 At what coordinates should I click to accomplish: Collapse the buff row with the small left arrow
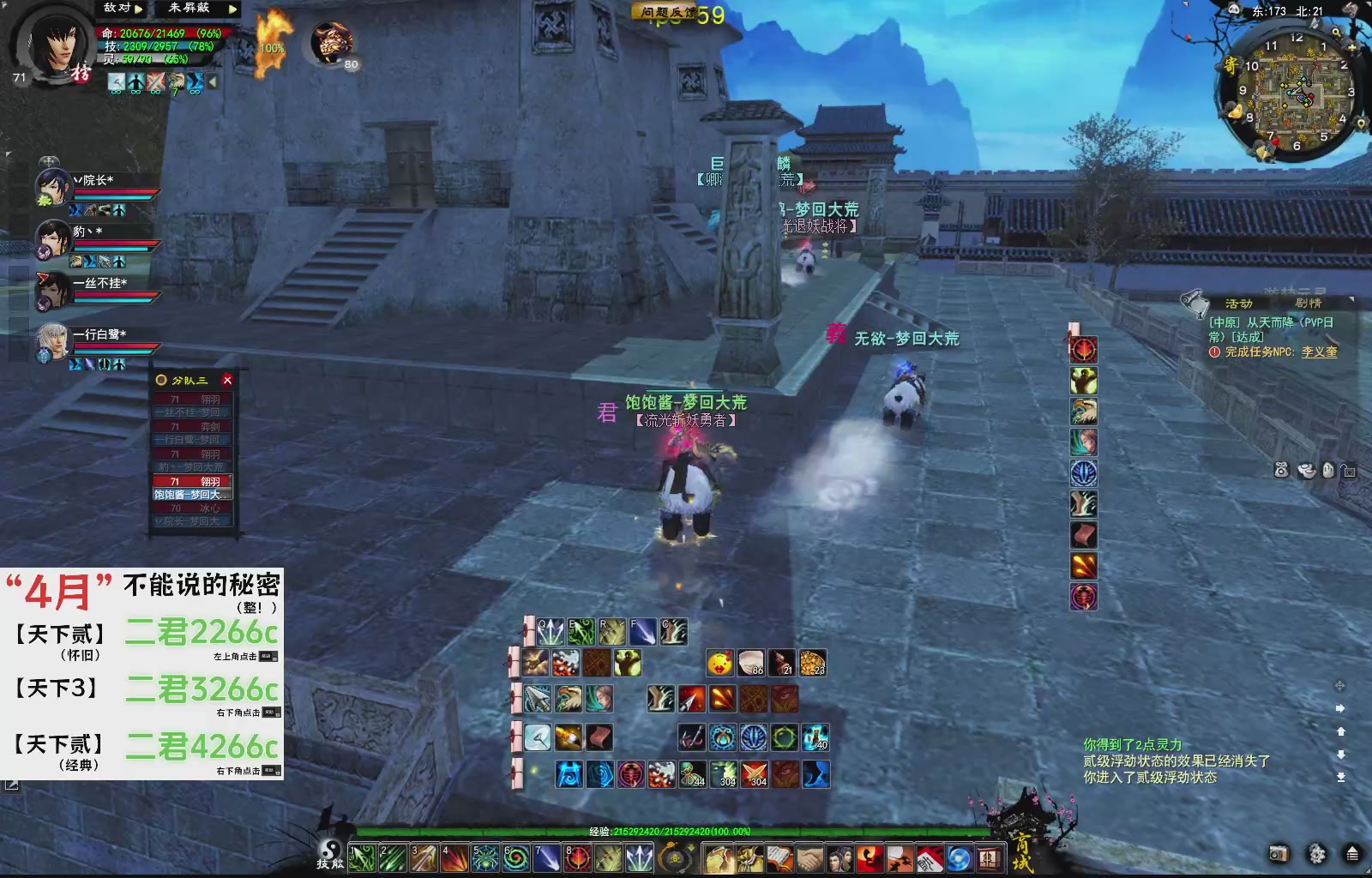212,81
